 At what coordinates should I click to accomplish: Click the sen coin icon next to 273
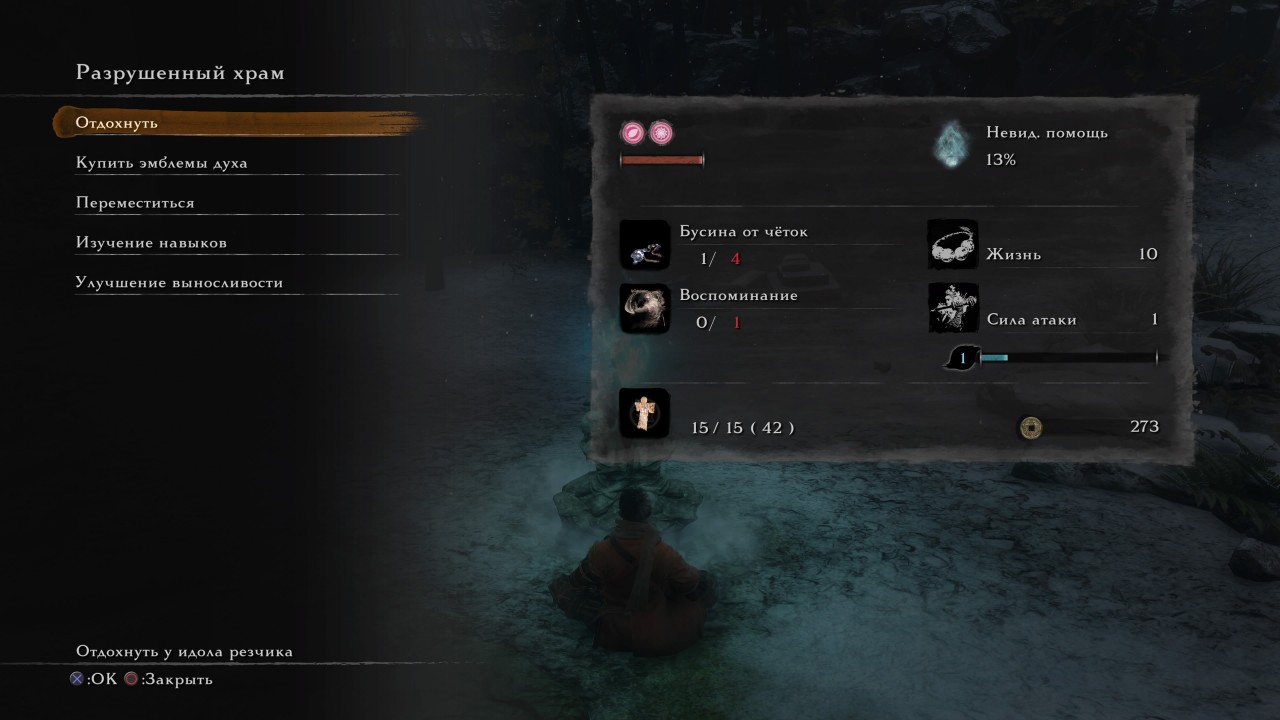(1029, 427)
